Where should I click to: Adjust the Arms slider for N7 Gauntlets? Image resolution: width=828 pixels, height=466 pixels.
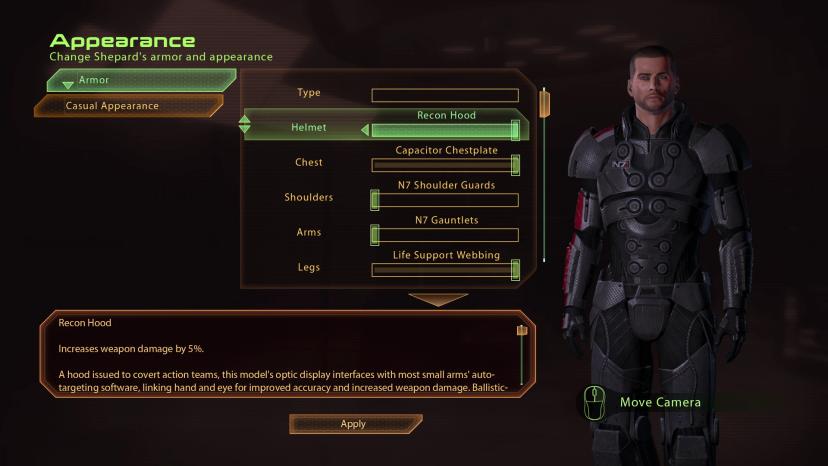(x=445, y=236)
